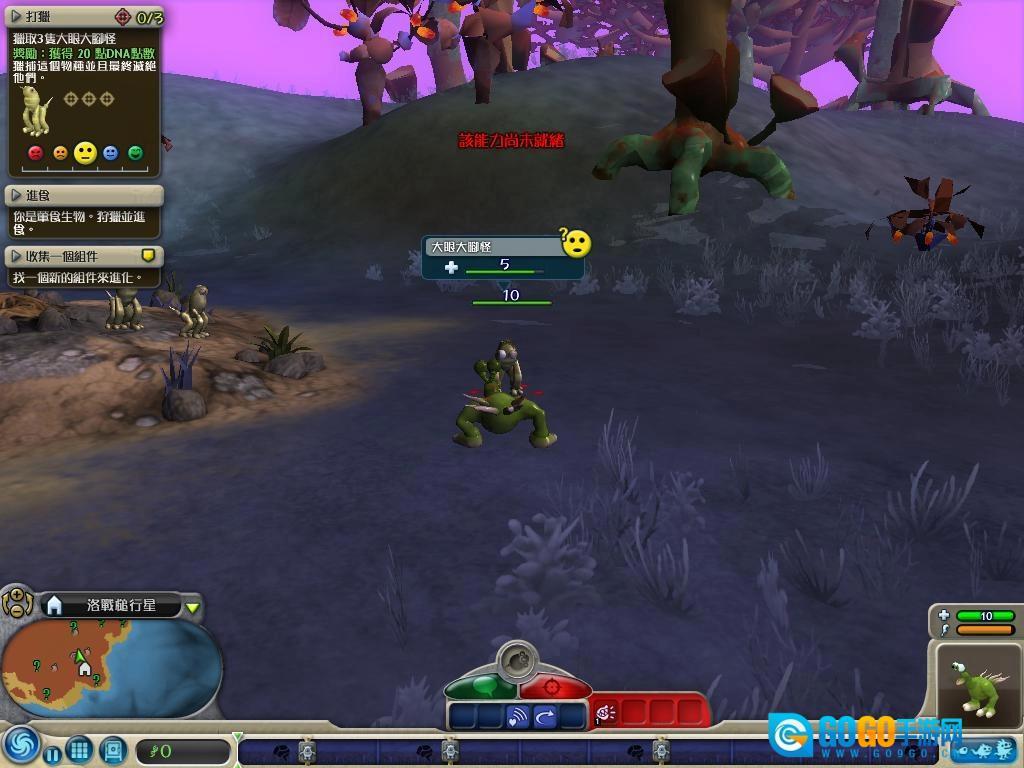The image size is (1024, 768).
Task: Open the minimap dropdown arrow
Action: (x=193, y=607)
